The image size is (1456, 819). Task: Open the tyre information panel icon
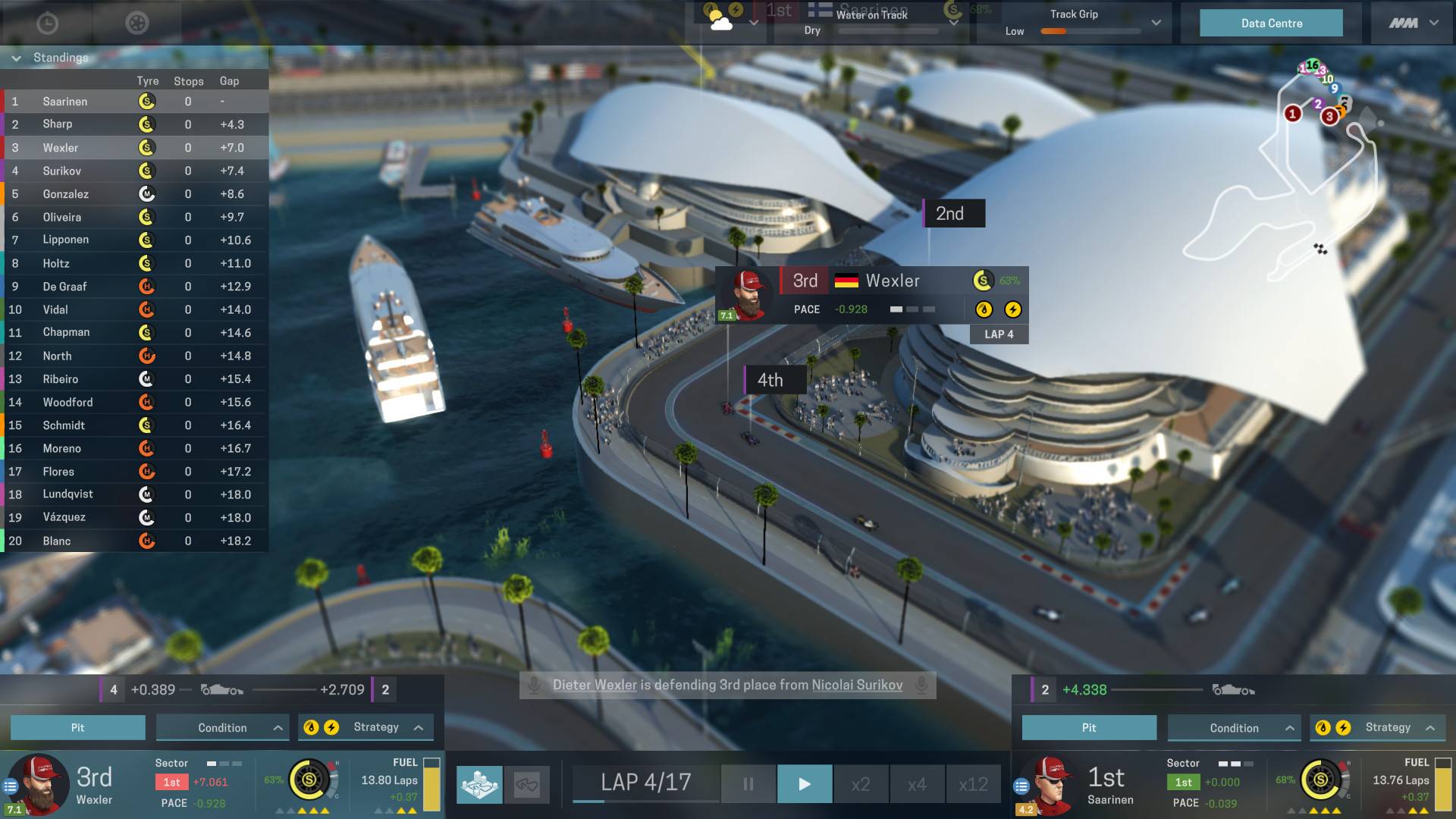[137, 23]
